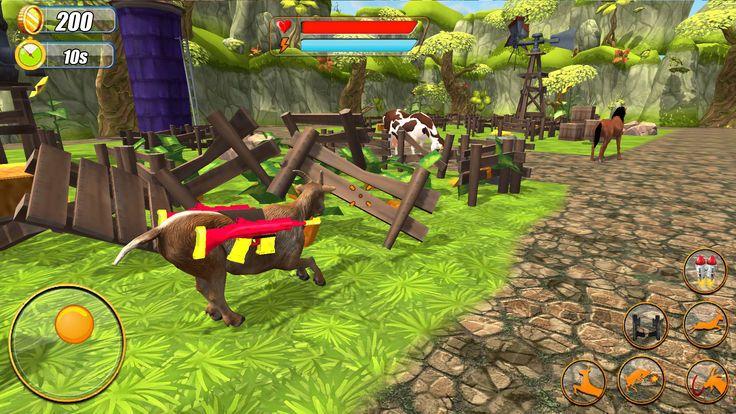Tap the running goat sprint button
Screen dimensions: 736x414
click(705, 324)
